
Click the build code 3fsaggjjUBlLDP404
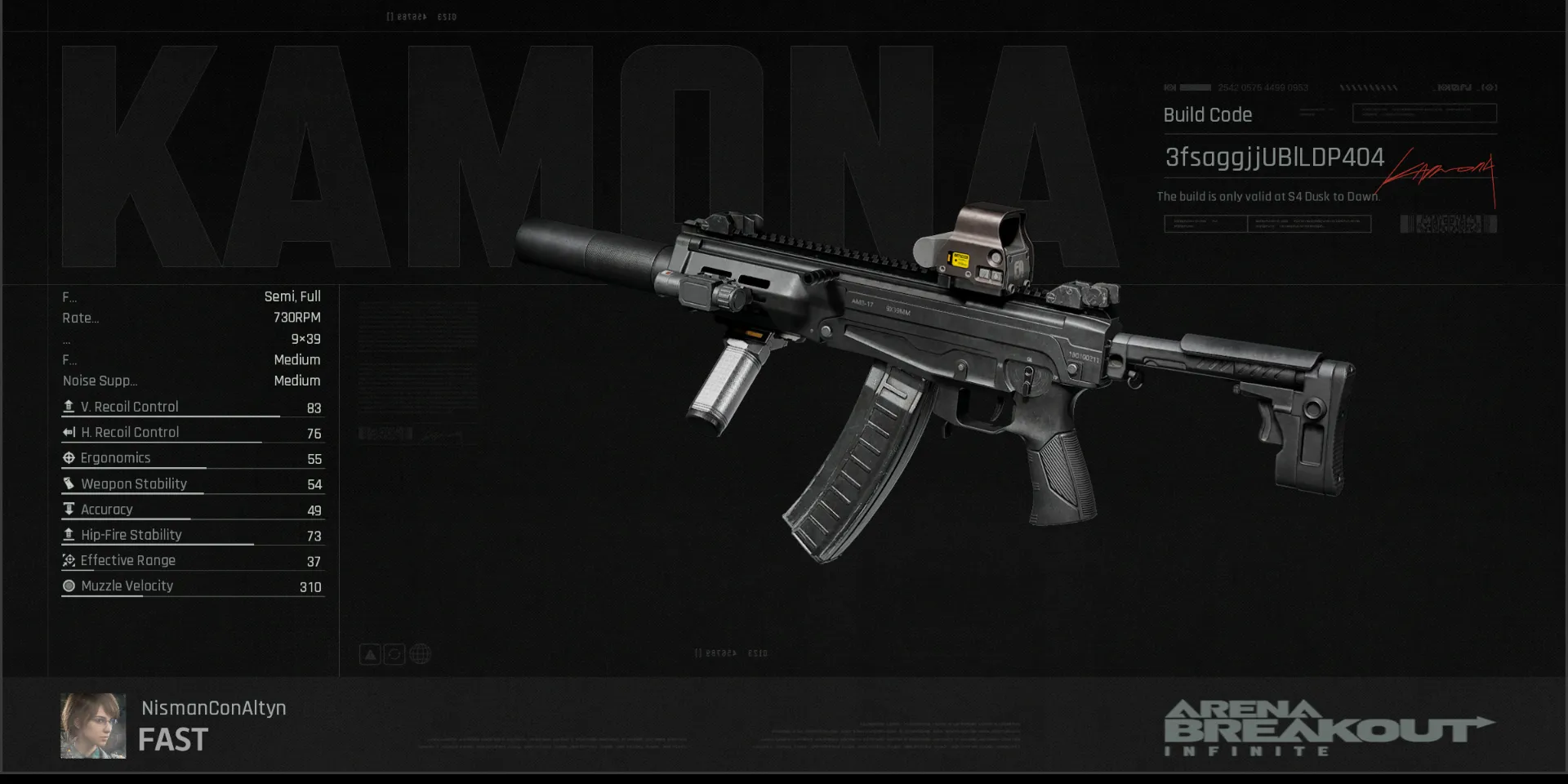(x=1274, y=158)
